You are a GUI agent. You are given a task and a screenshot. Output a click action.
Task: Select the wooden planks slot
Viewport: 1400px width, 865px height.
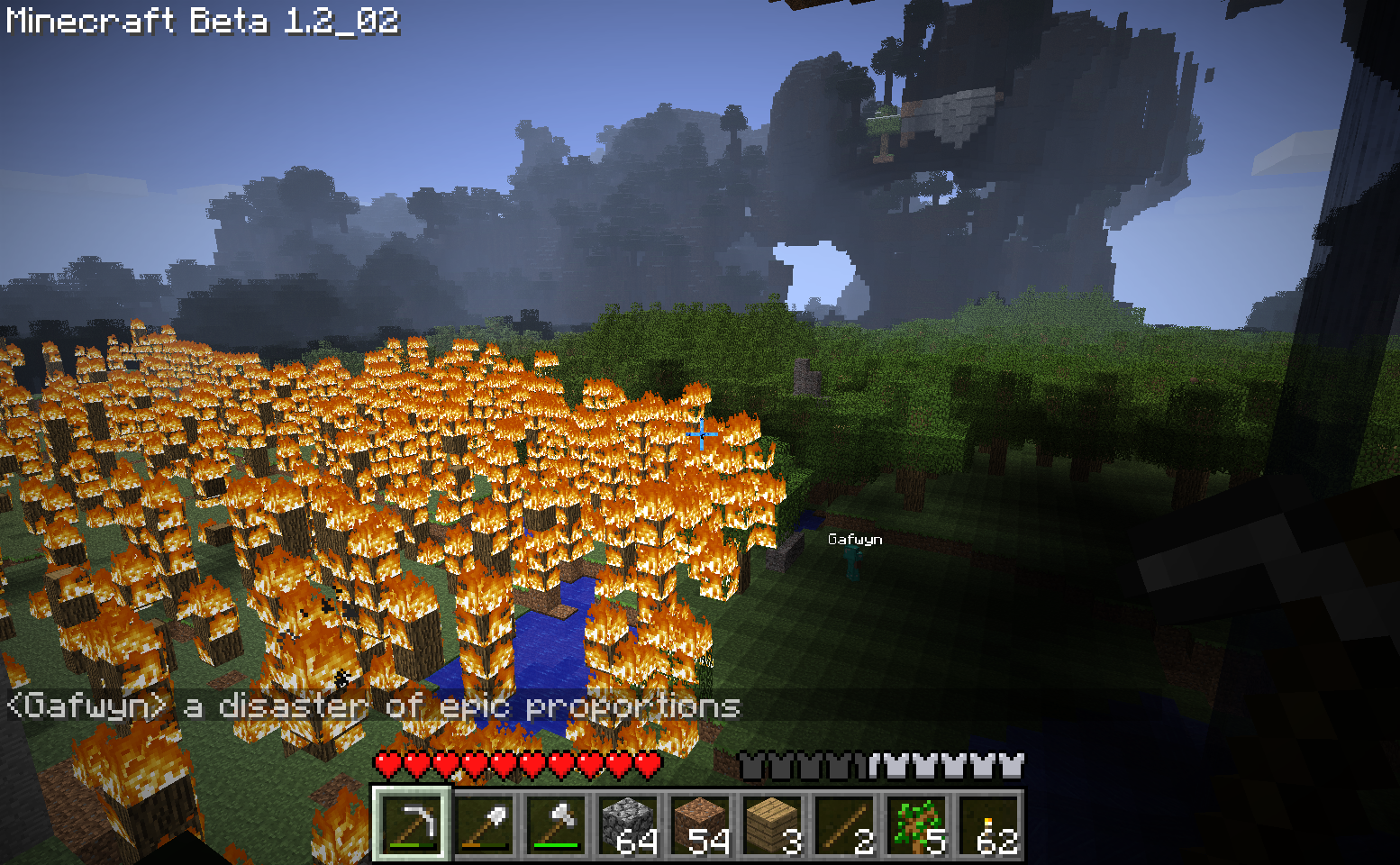tap(772, 824)
